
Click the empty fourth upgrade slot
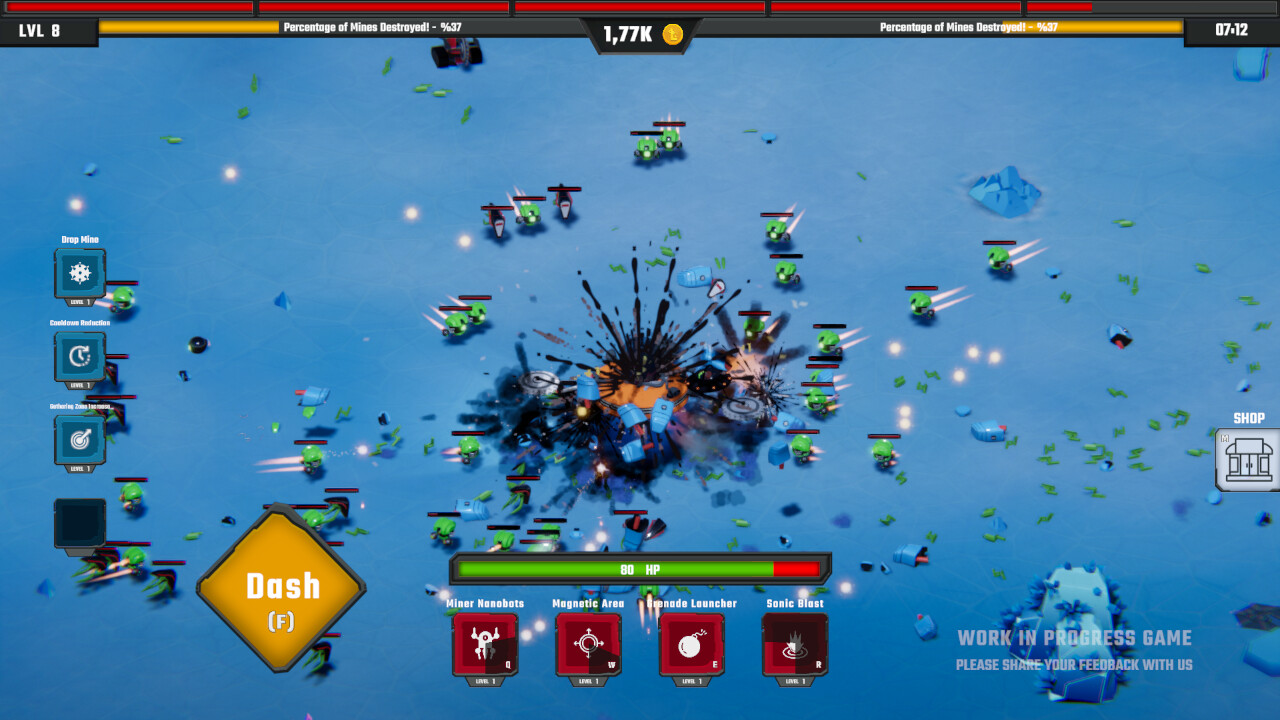[x=80, y=522]
